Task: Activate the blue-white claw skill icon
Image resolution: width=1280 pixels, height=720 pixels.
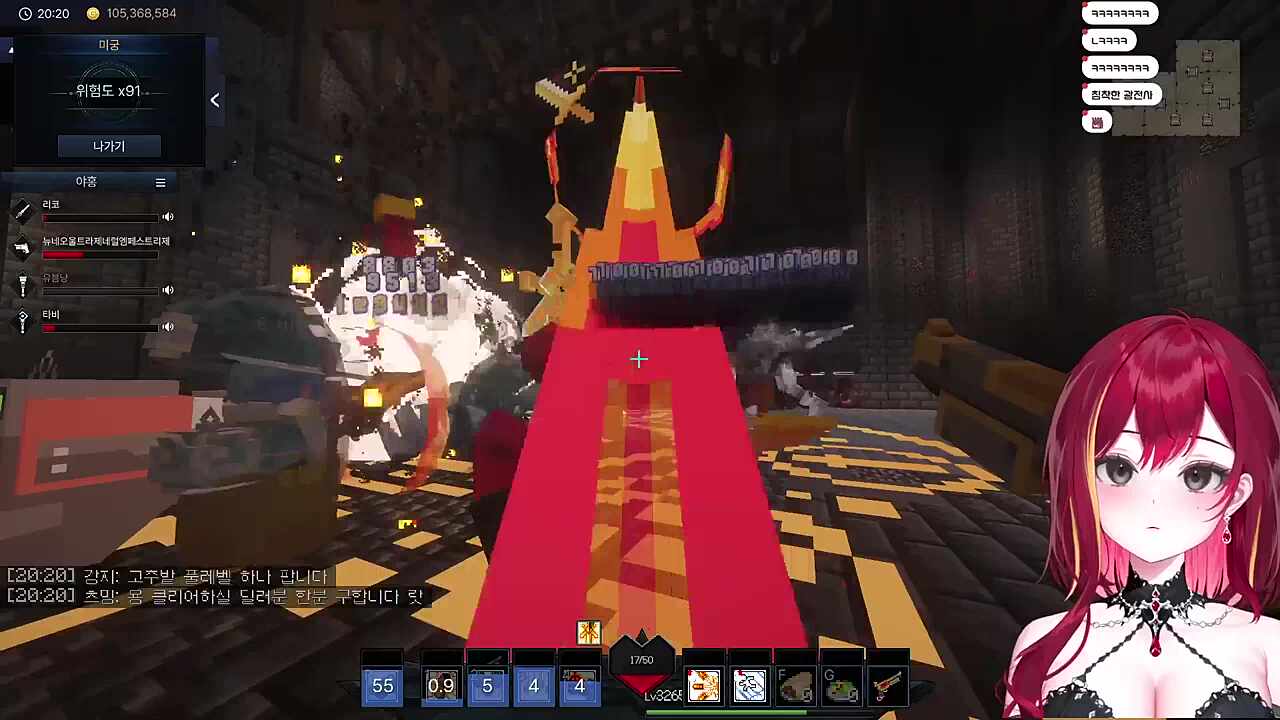Action: pos(749,686)
